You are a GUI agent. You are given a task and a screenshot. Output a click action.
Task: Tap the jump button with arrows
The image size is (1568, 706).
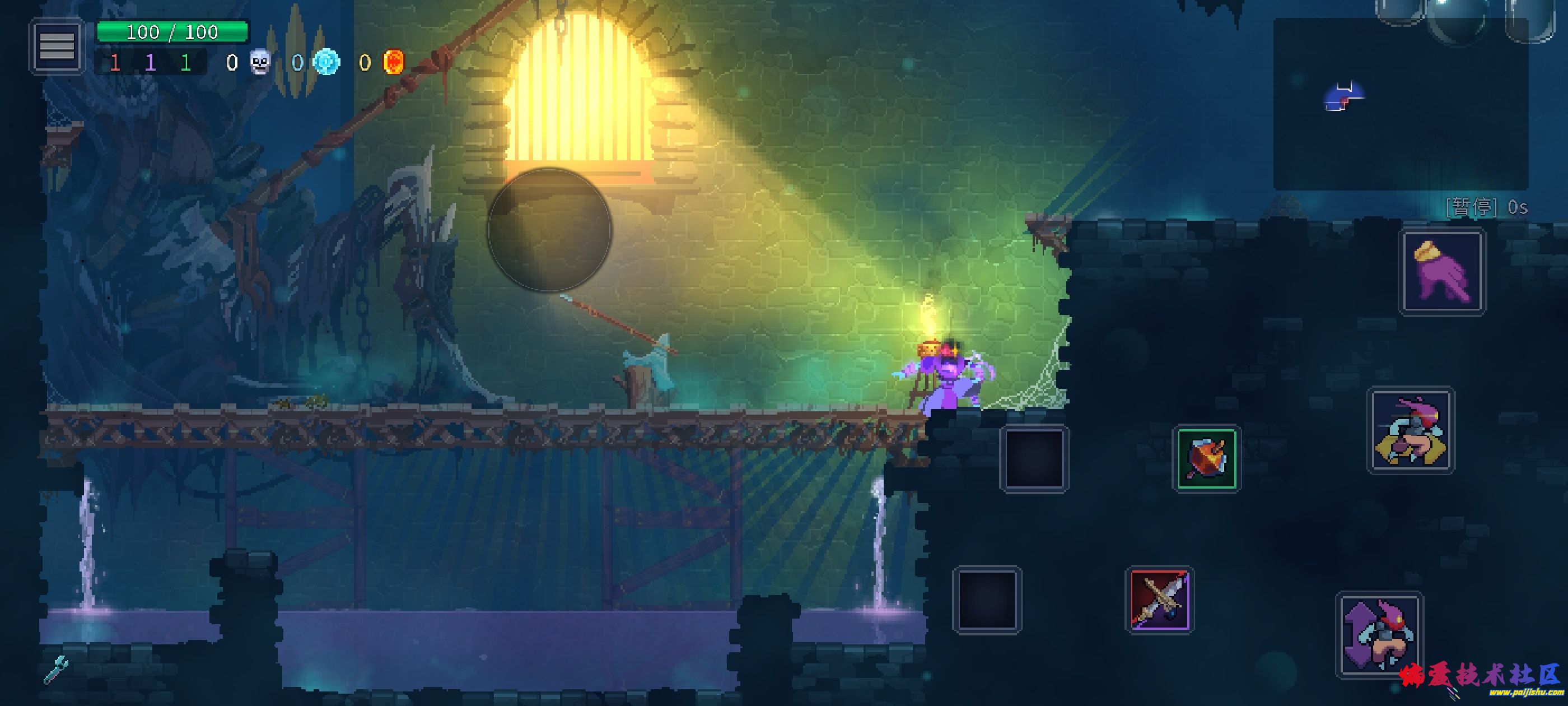coord(1379,634)
